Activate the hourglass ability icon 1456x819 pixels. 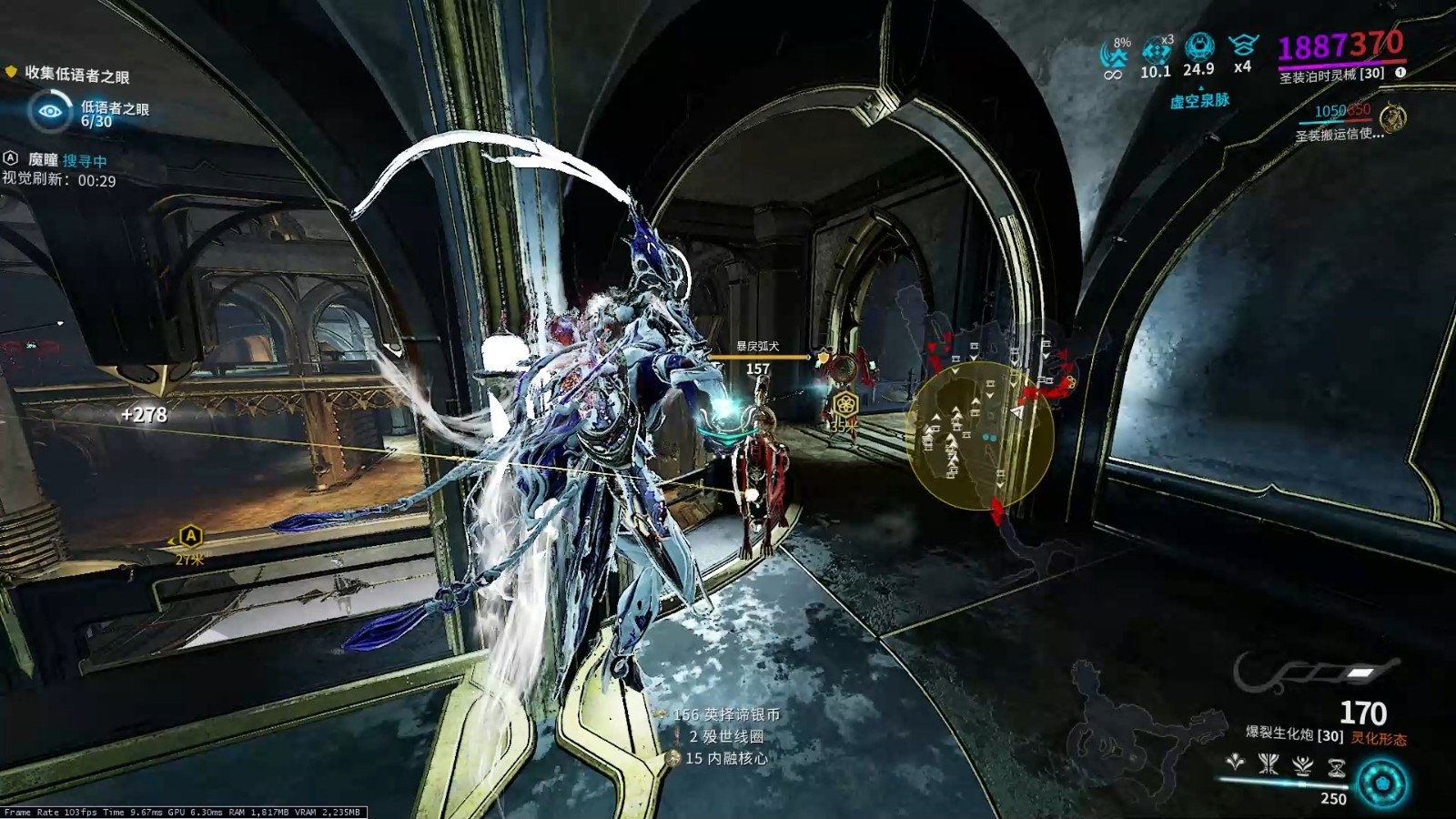pyautogui.click(x=1336, y=767)
